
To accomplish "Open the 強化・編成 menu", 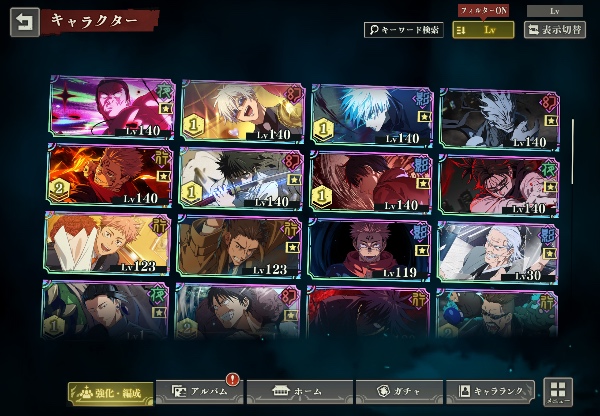I will [x=112, y=392].
